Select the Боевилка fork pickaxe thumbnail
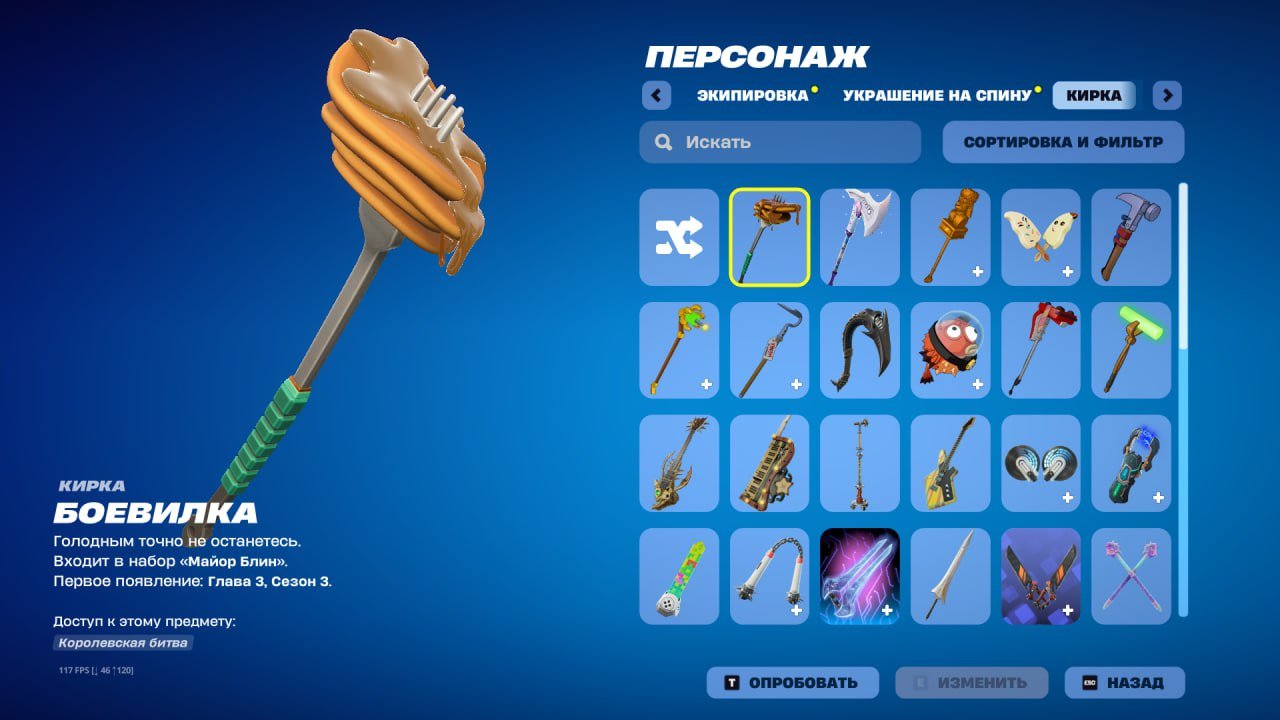This screenshot has width=1280, height=720. click(769, 235)
